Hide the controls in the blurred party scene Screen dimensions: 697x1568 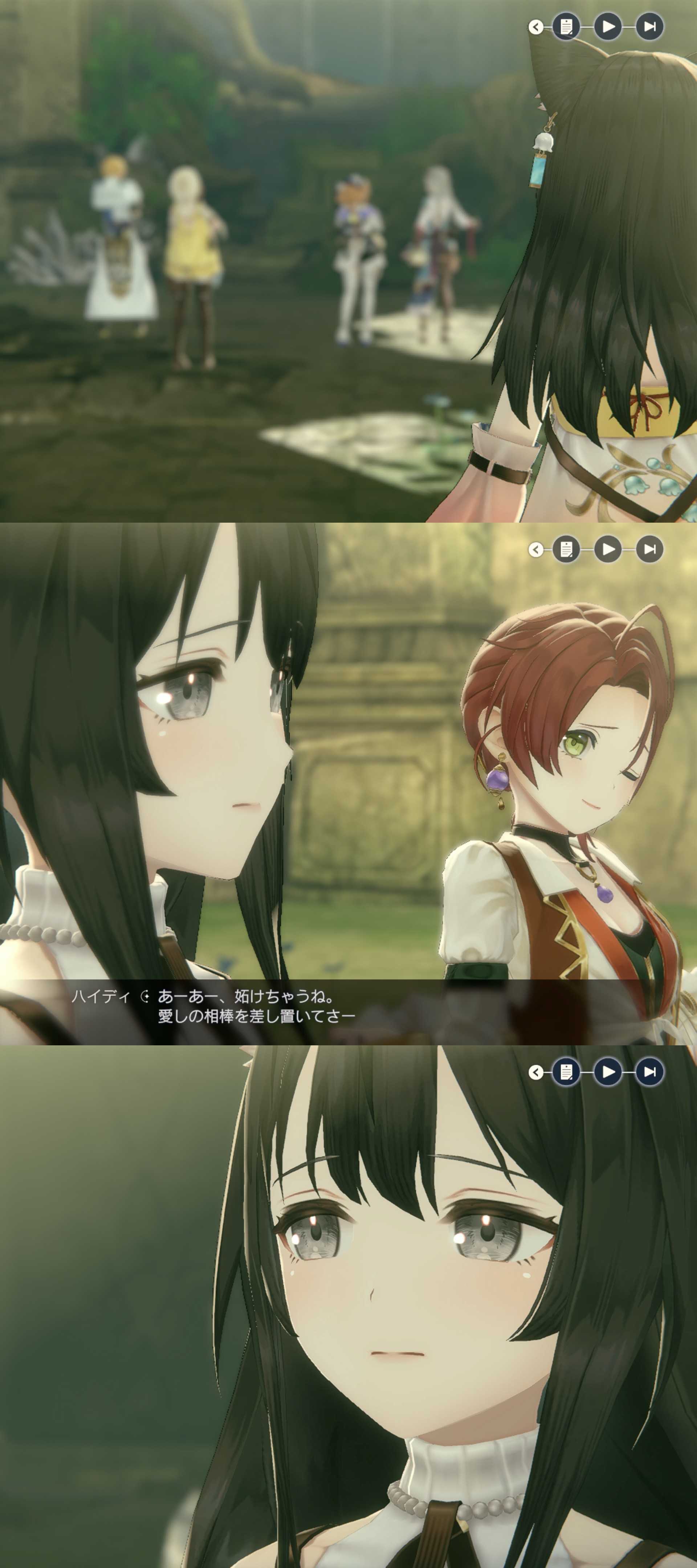tap(536, 27)
